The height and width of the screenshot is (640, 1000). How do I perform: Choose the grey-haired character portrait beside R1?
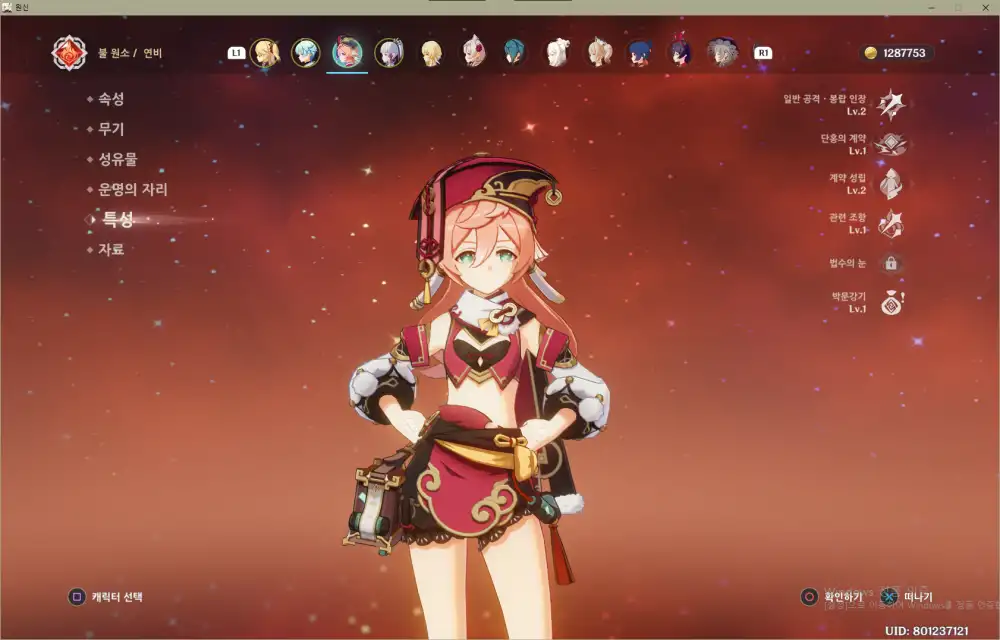coord(722,53)
